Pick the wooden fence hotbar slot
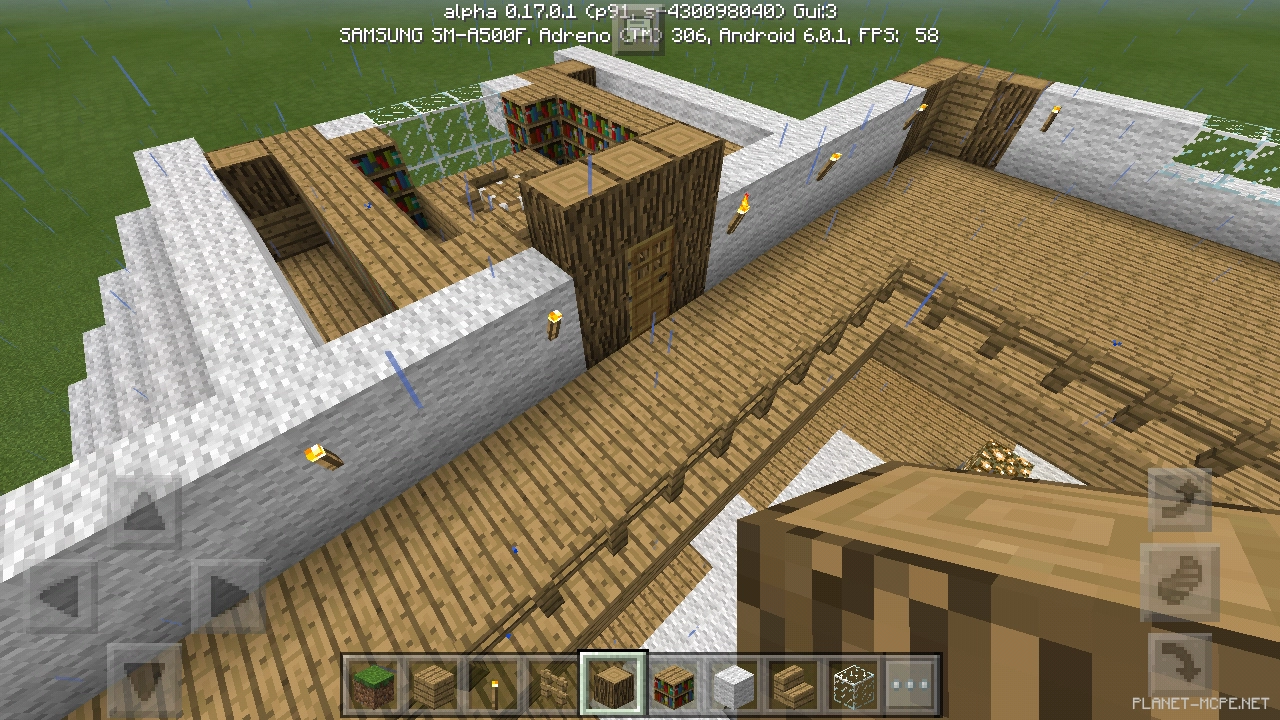This screenshot has height=720, width=1280. click(x=553, y=686)
